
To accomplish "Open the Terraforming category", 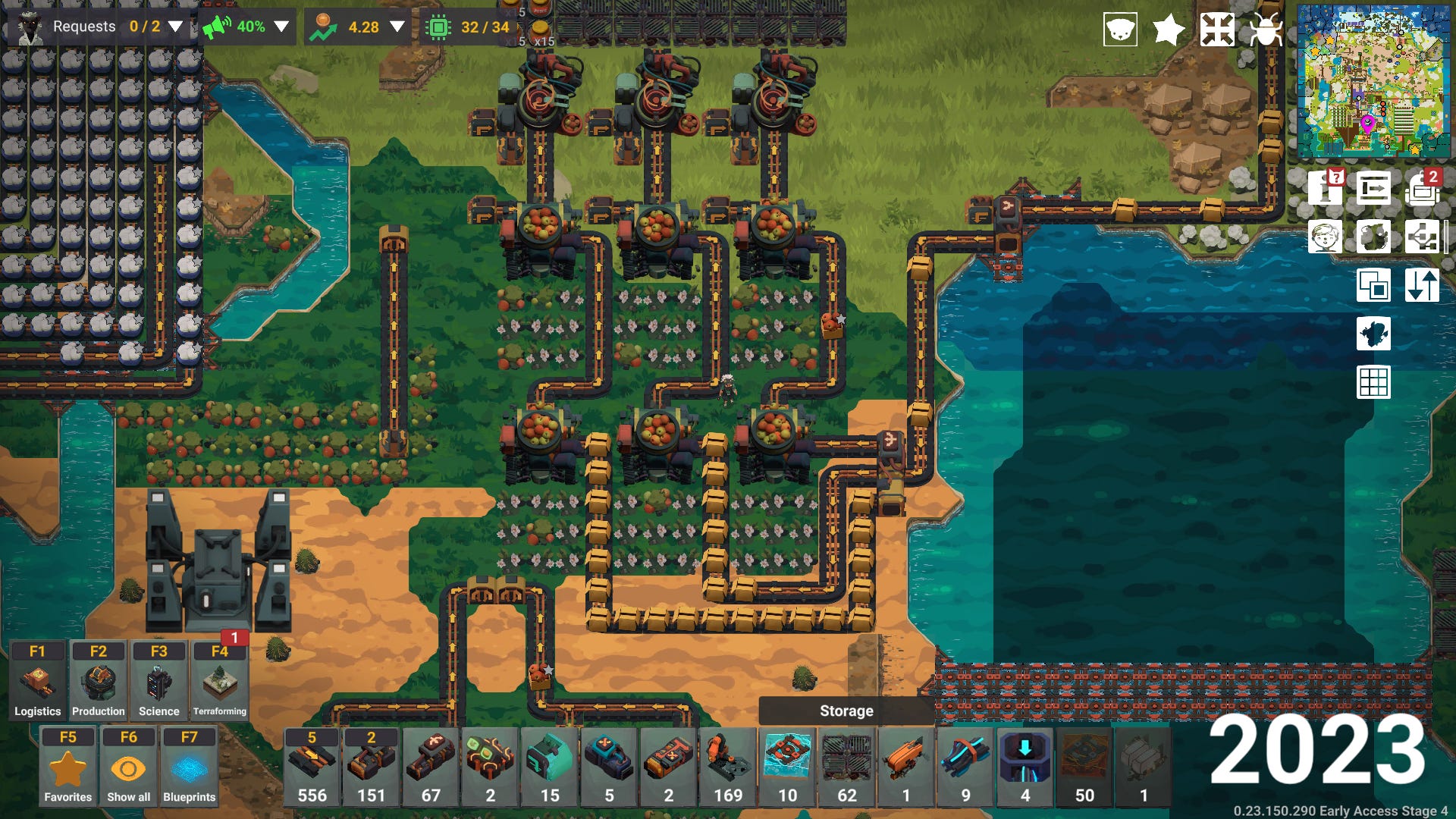I will (219, 681).
